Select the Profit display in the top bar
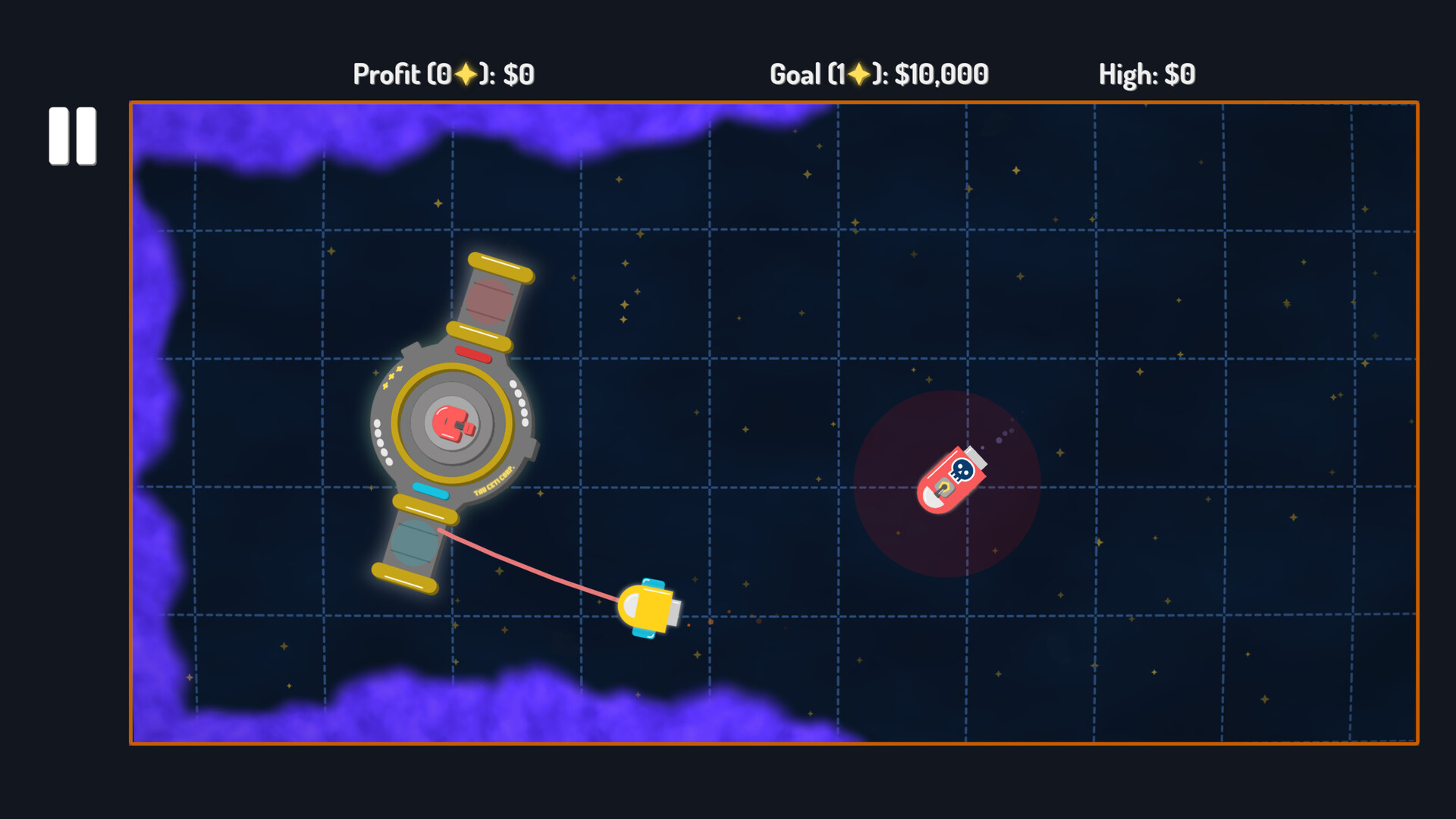This screenshot has height=819, width=1456. (x=443, y=74)
